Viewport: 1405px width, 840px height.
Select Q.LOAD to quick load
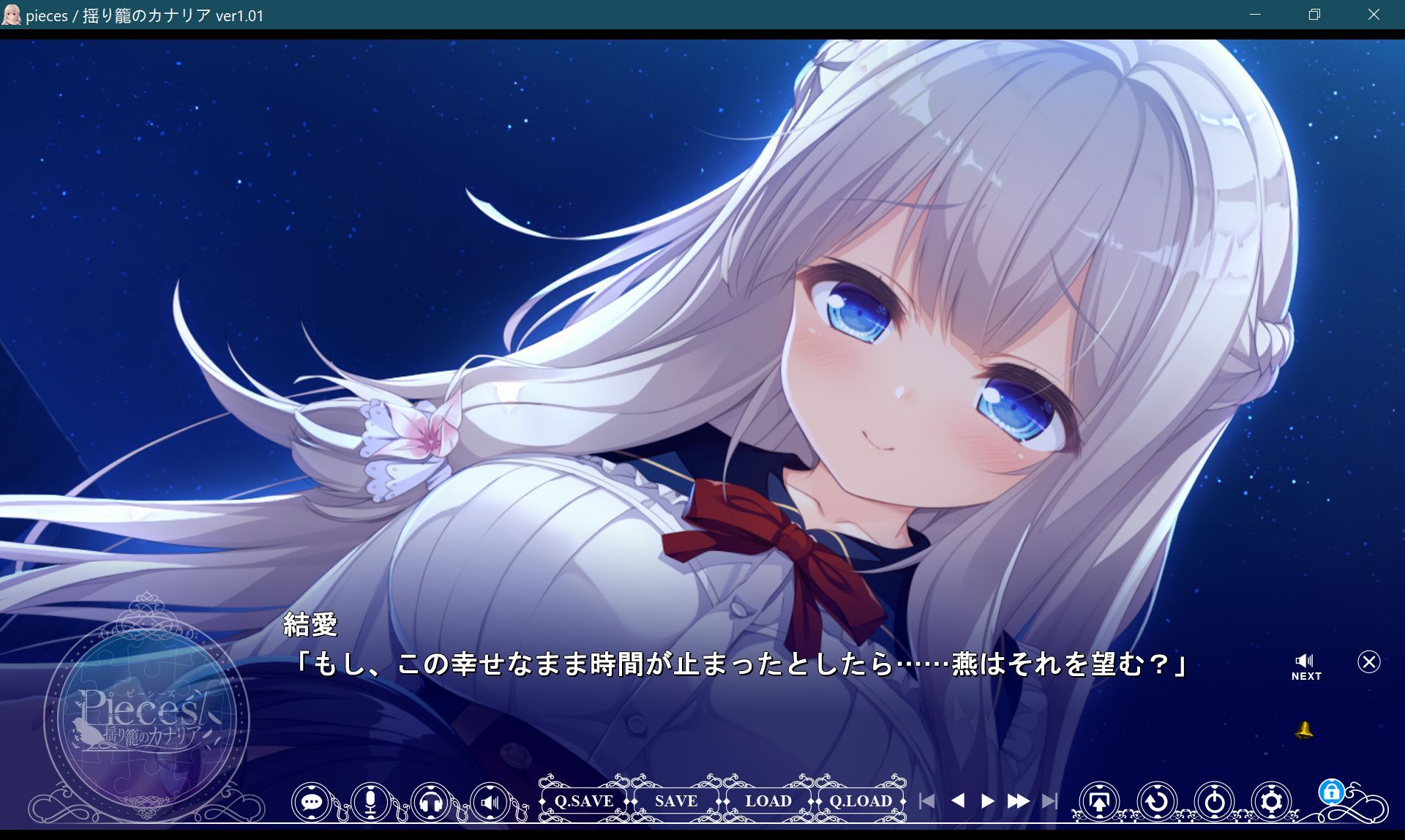861,800
